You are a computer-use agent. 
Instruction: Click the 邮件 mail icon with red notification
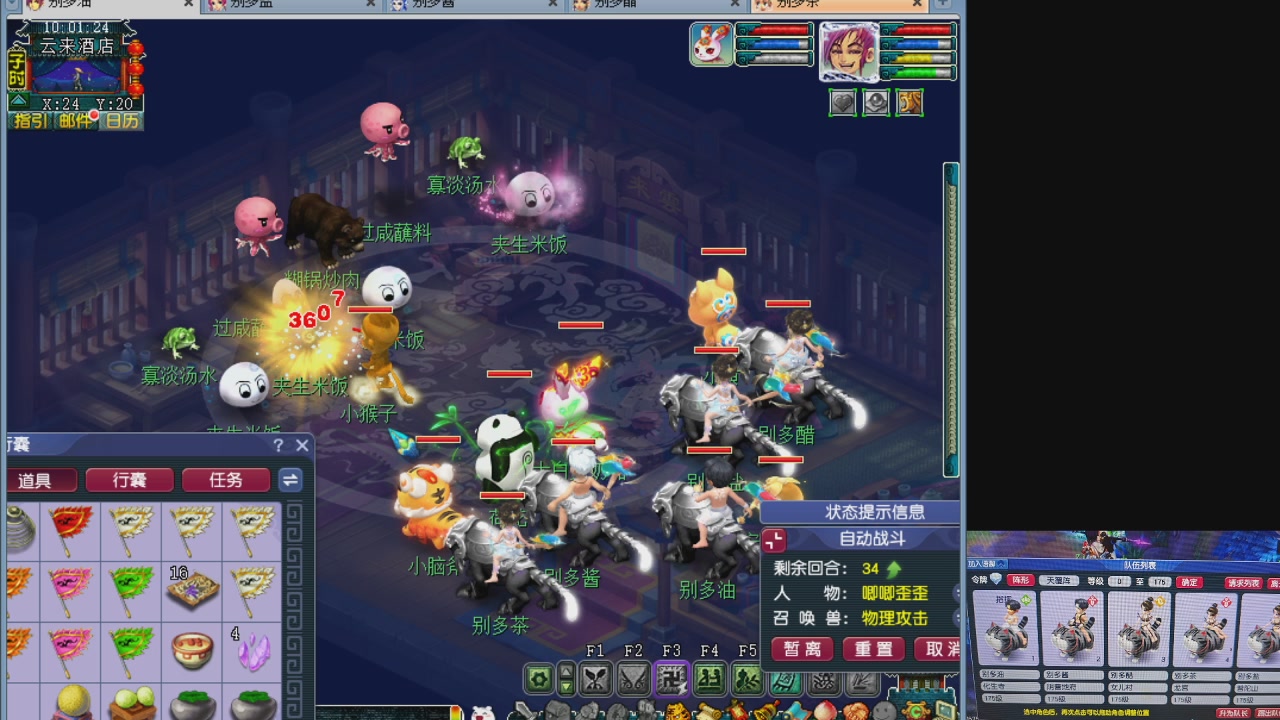76,120
